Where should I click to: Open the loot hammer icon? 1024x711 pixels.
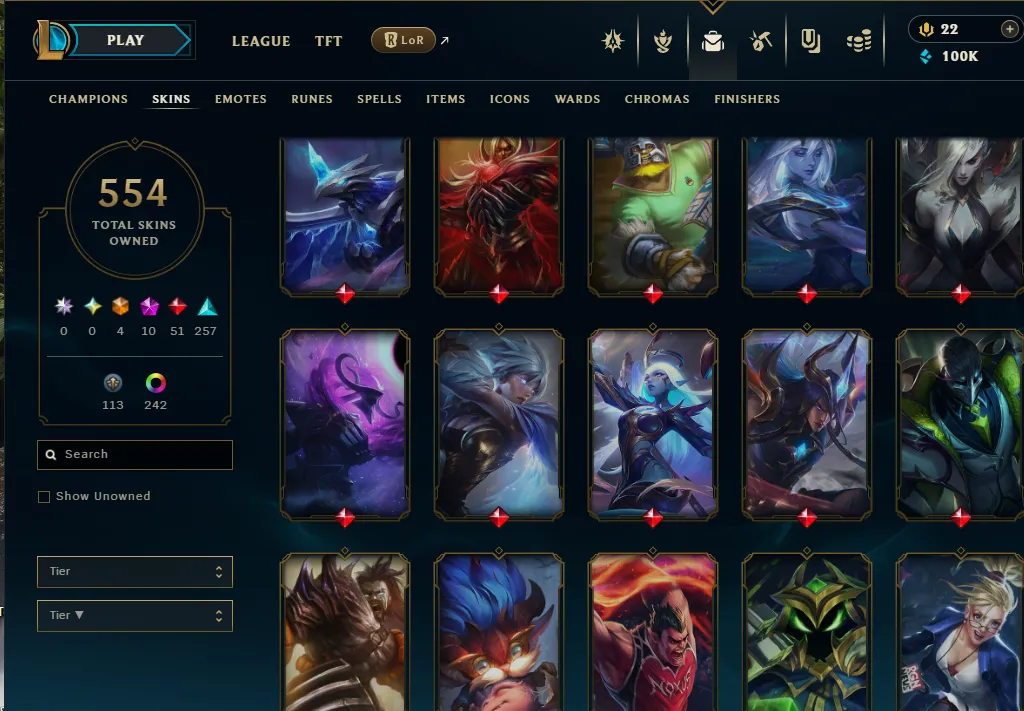point(761,41)
